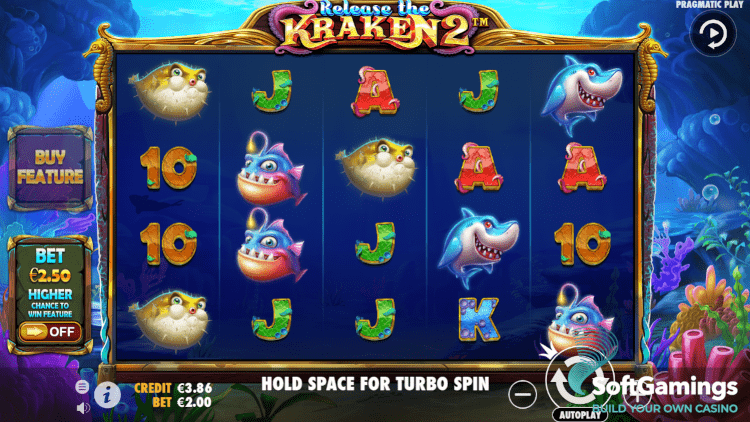Click the replay icon in top corner

(711, 37)
